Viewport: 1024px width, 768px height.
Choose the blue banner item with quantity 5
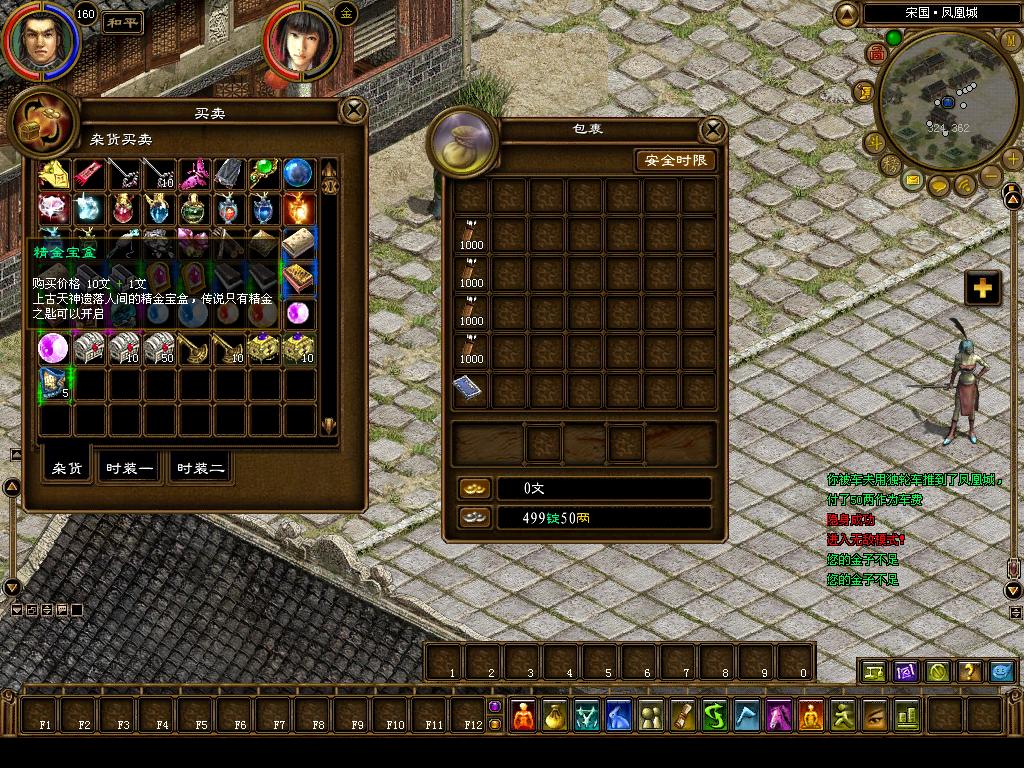point(55,383)
